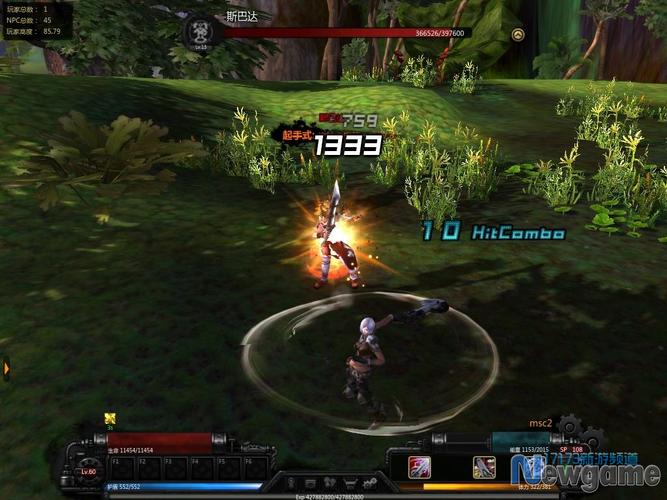Select the boss skull portrait

tap(199, 31)
